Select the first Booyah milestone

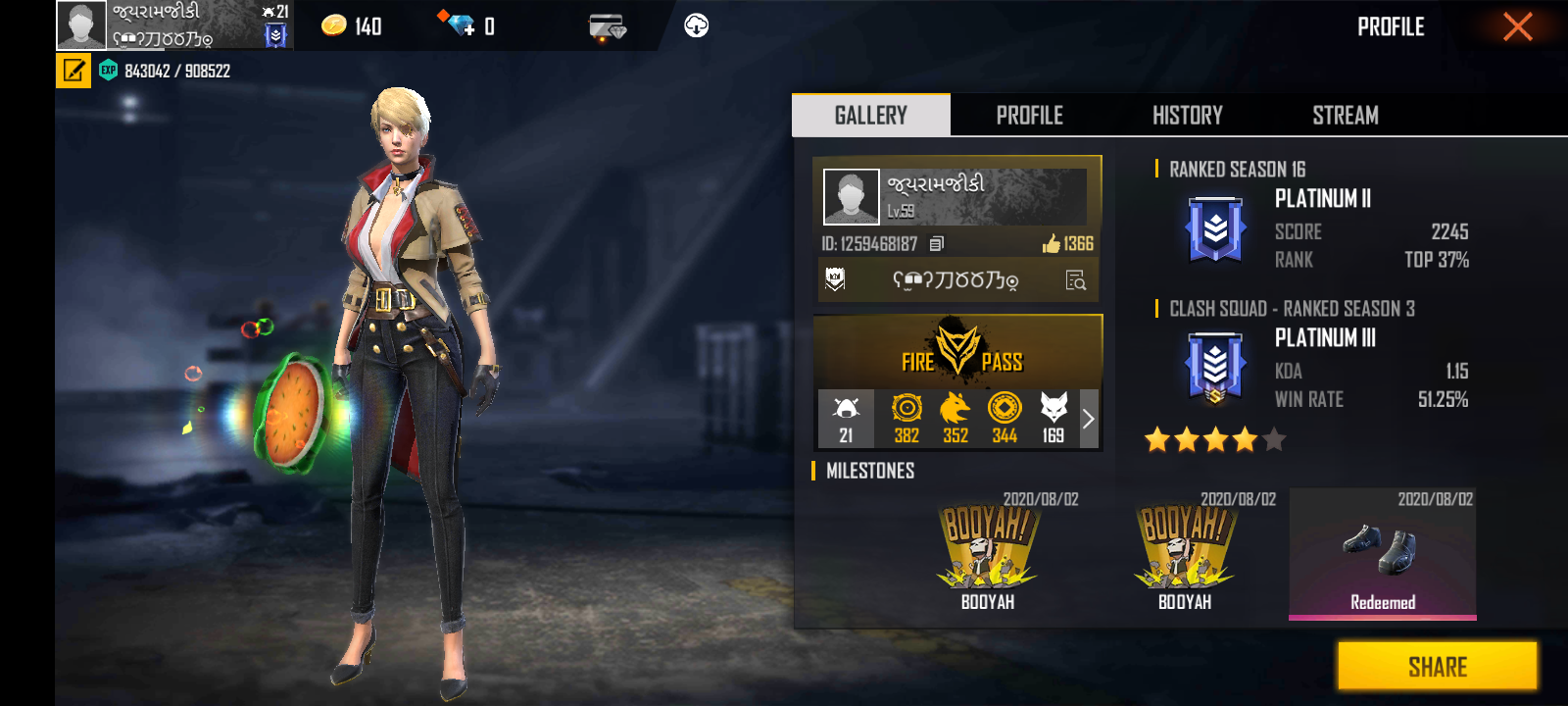click(987, 555)
